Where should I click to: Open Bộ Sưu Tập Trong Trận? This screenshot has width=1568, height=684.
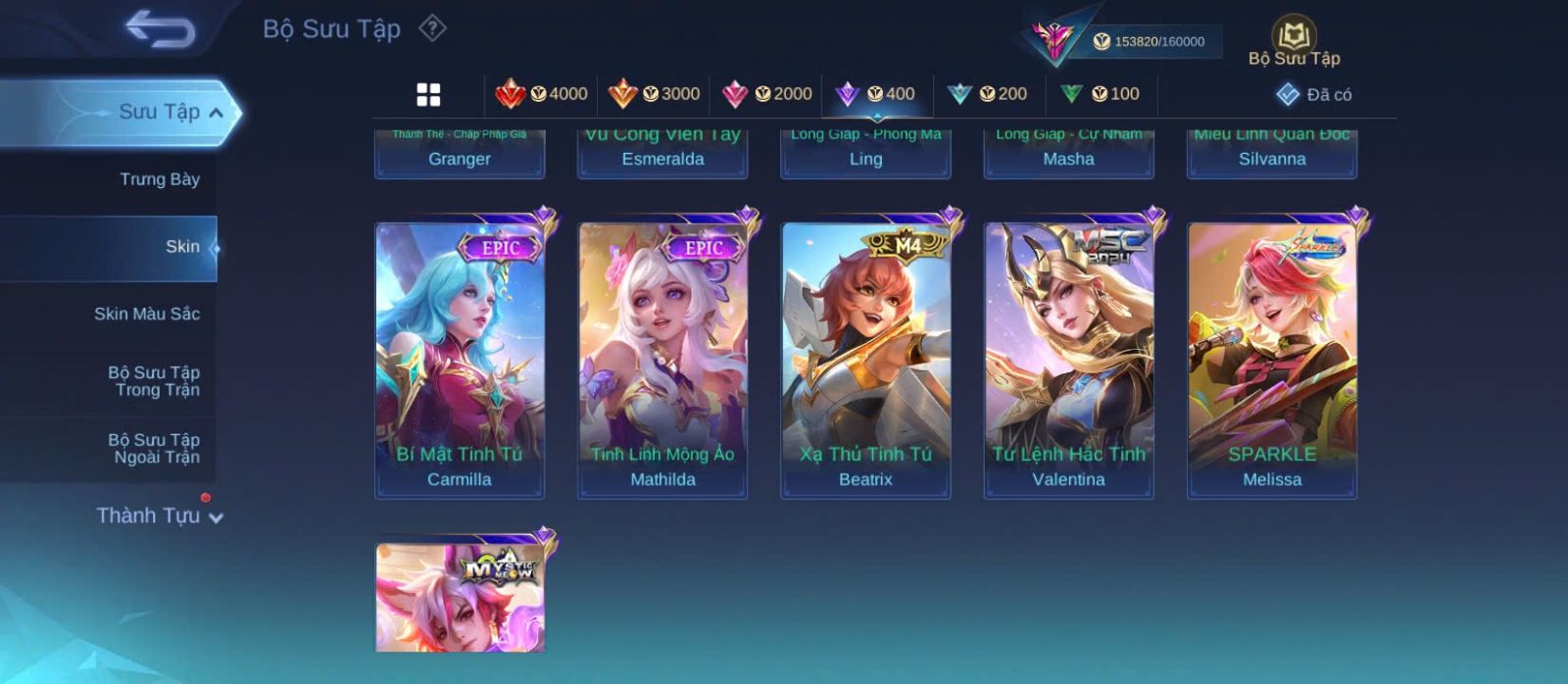[x=154, y=381]
